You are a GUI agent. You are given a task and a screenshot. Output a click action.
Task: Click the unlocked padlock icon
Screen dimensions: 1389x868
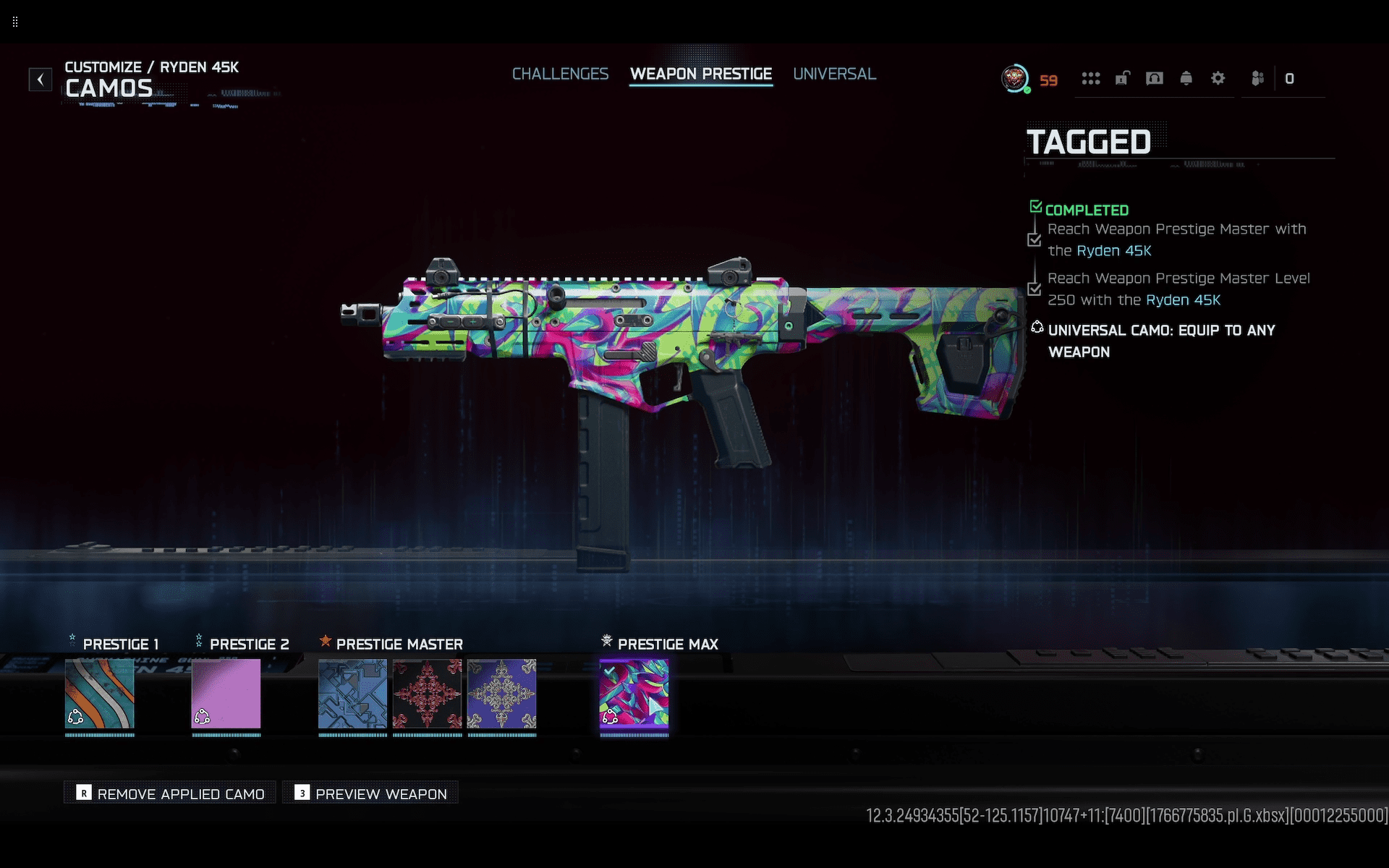(1122, 78)
